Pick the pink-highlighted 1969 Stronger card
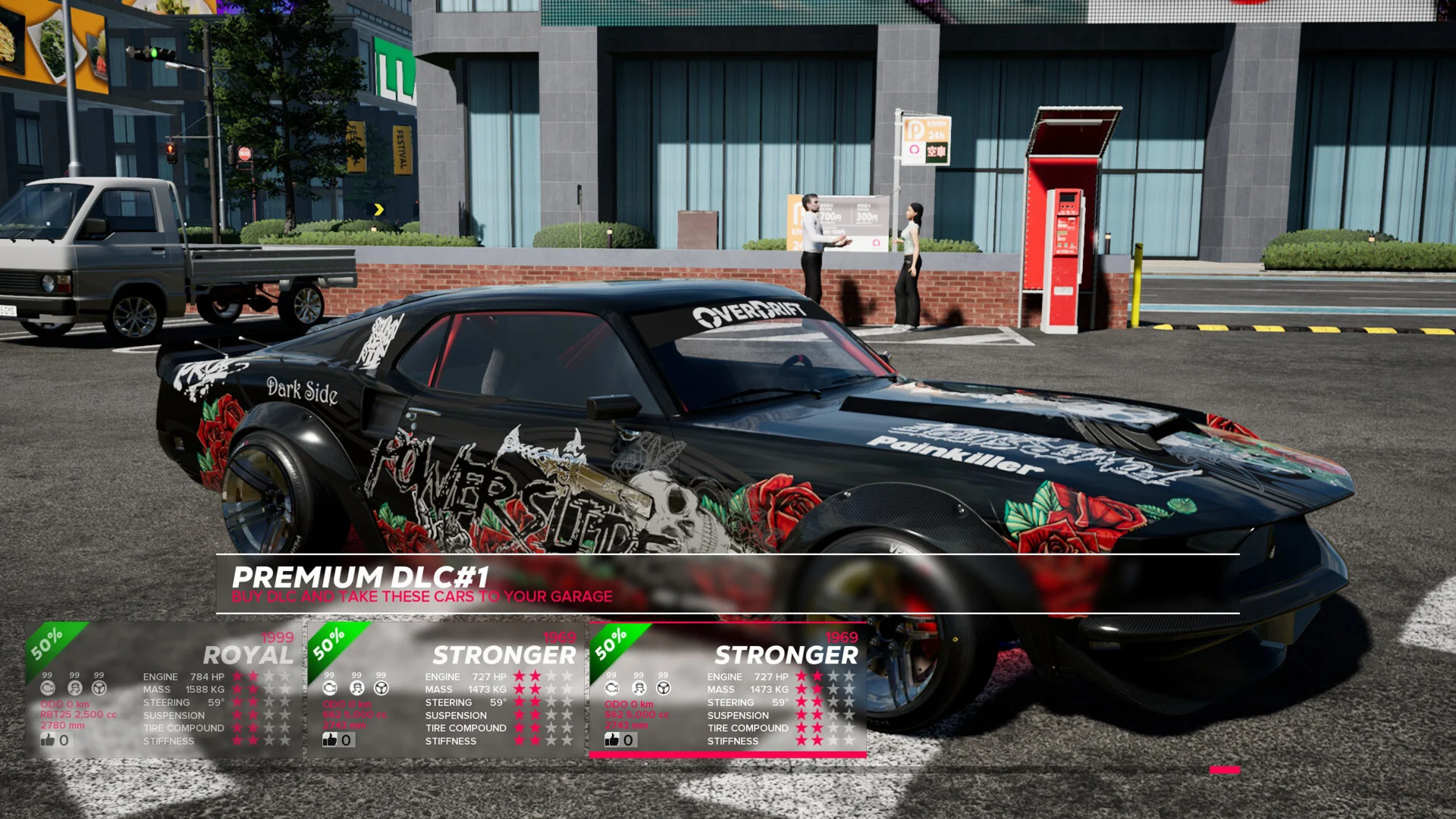The height and width of the screenshot is (819, 1456). (728, 690)
